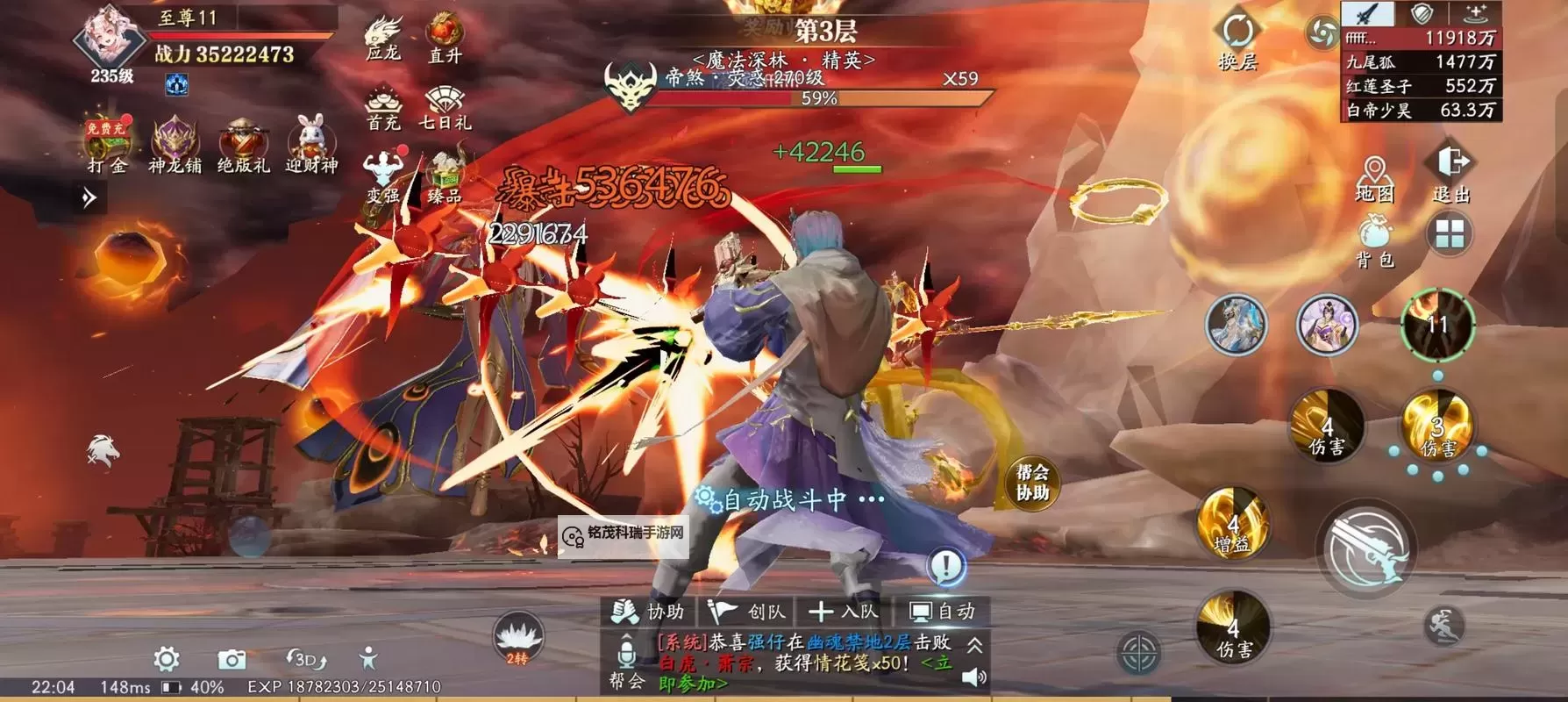This screenshot has width=1568, height=702.
Task: Open the 背包 backpack icon
Action: (x=1373, y=235)
